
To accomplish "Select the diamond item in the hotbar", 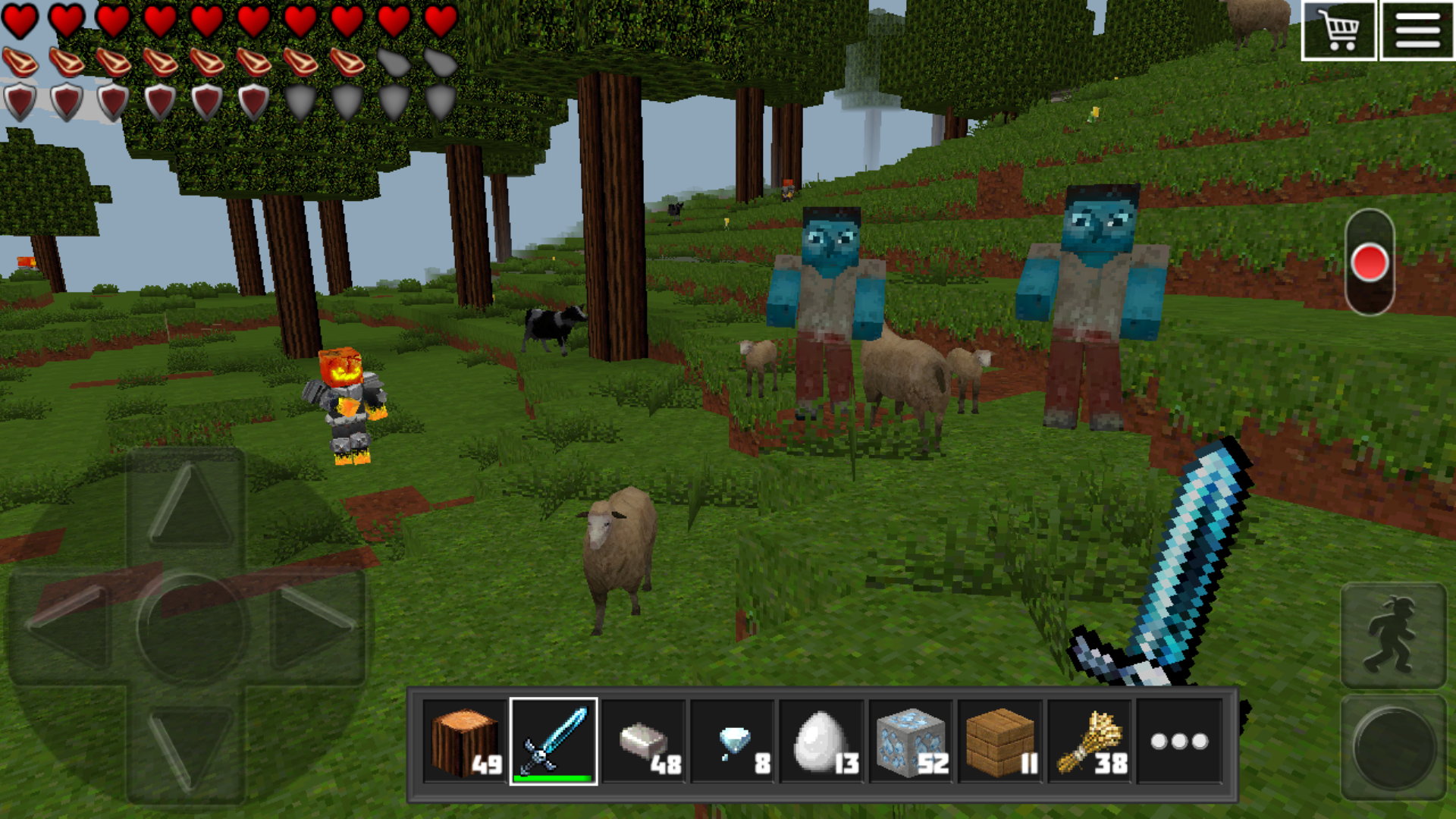I will tap(732, 739).
